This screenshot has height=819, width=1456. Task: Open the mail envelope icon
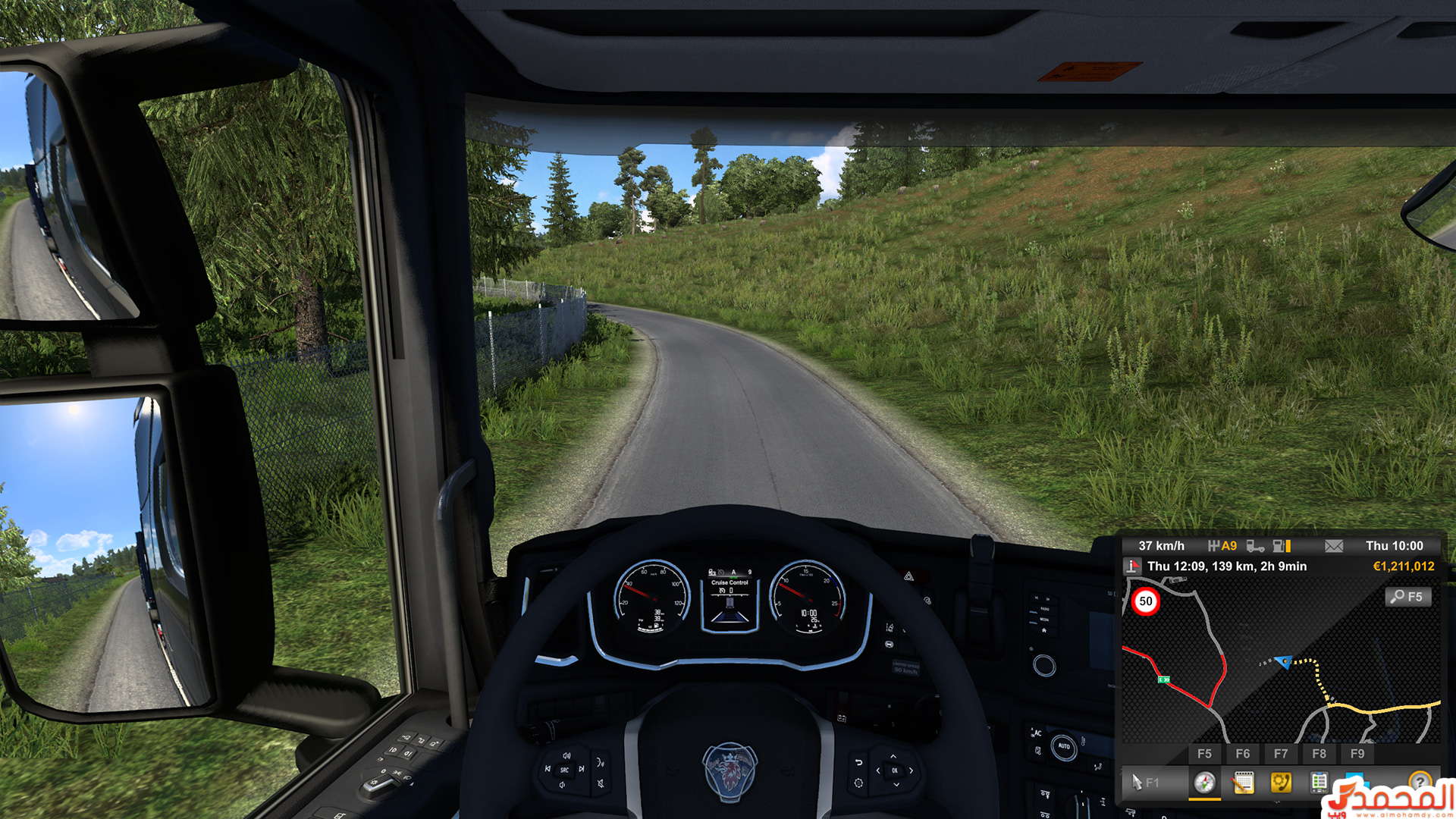point(1333,546)
